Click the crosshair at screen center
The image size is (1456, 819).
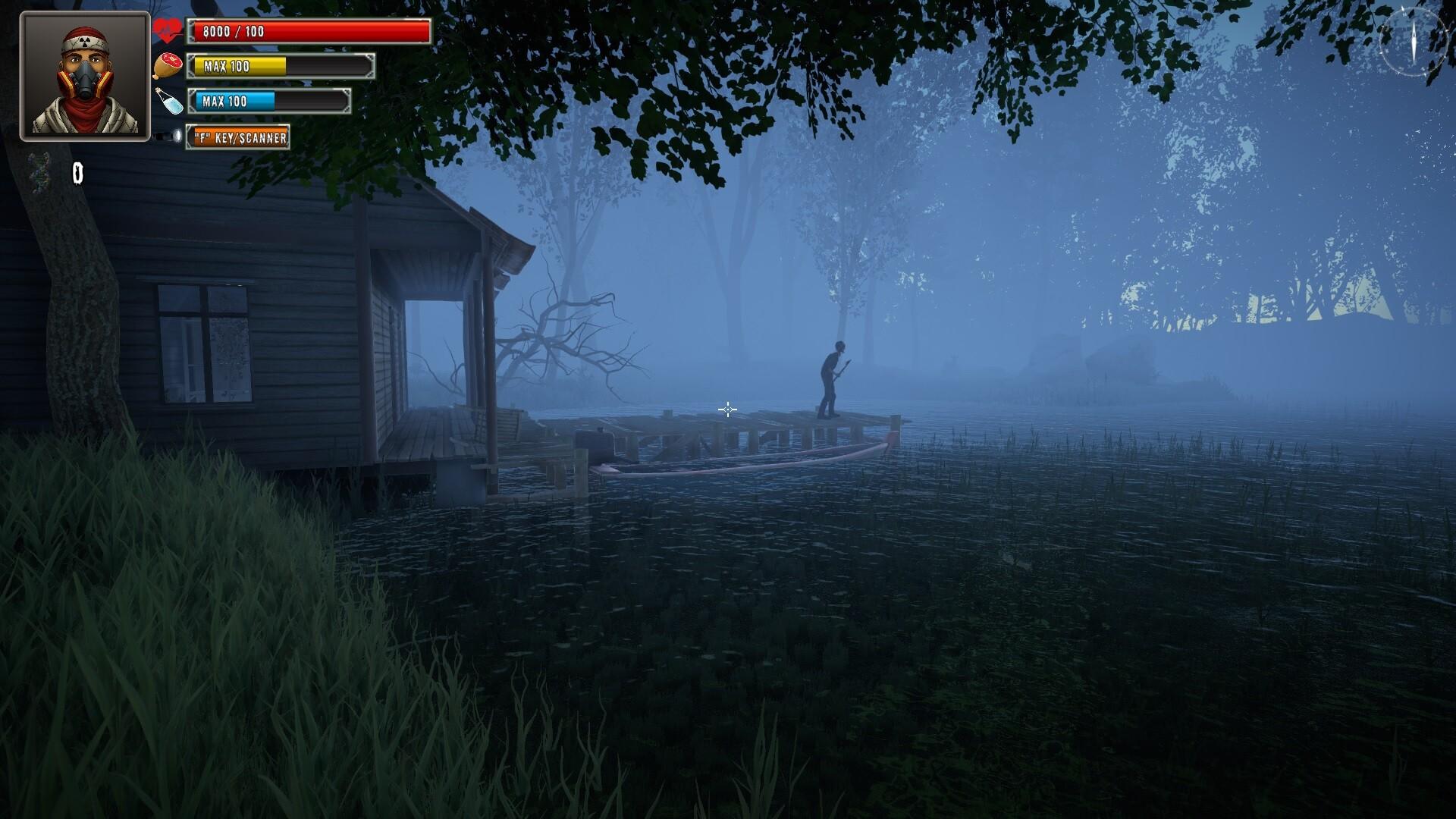[x=727, y=409]
